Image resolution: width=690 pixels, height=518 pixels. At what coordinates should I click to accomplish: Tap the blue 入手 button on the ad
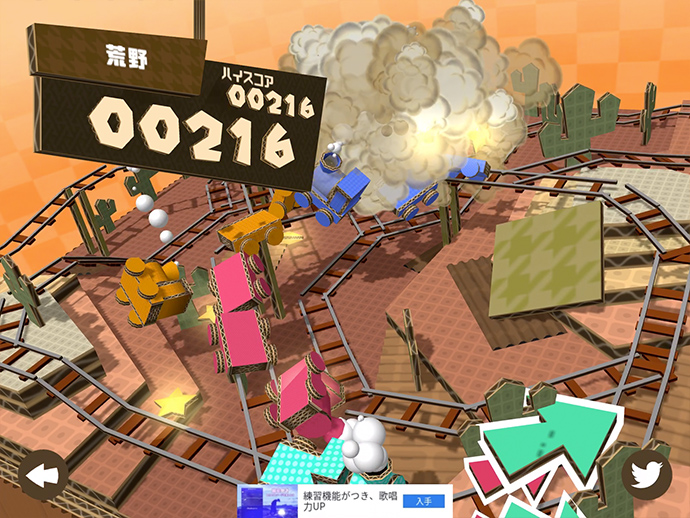coord(423,501)
